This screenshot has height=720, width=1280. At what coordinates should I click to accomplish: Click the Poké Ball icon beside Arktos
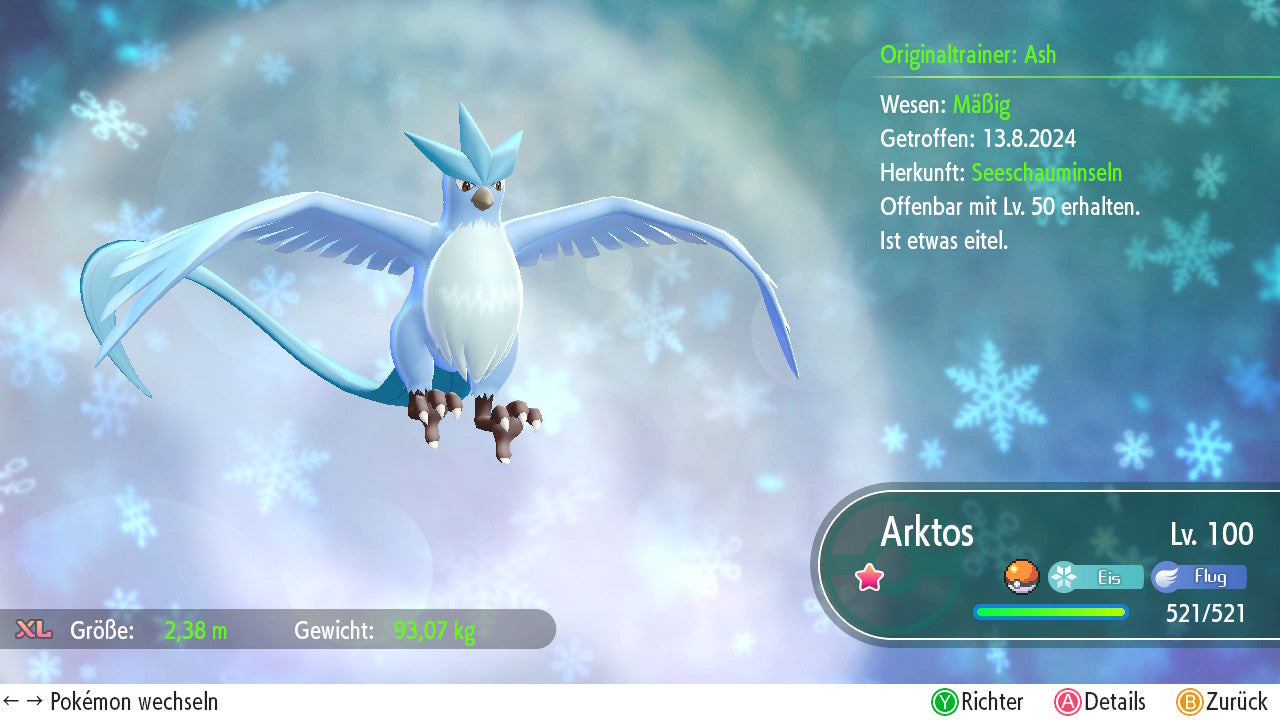(1021, 577)
